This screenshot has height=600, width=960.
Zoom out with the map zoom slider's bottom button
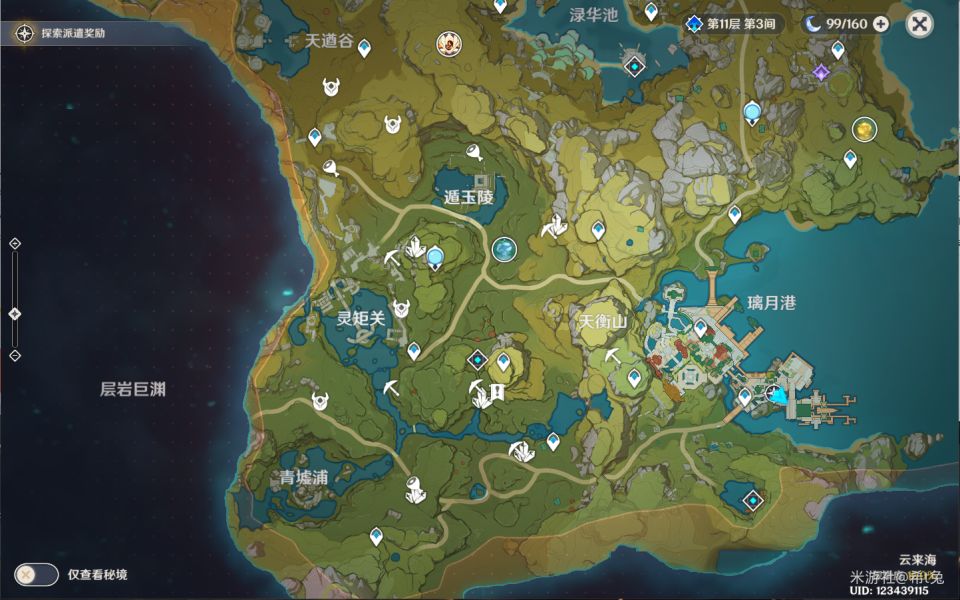point(14,355)
